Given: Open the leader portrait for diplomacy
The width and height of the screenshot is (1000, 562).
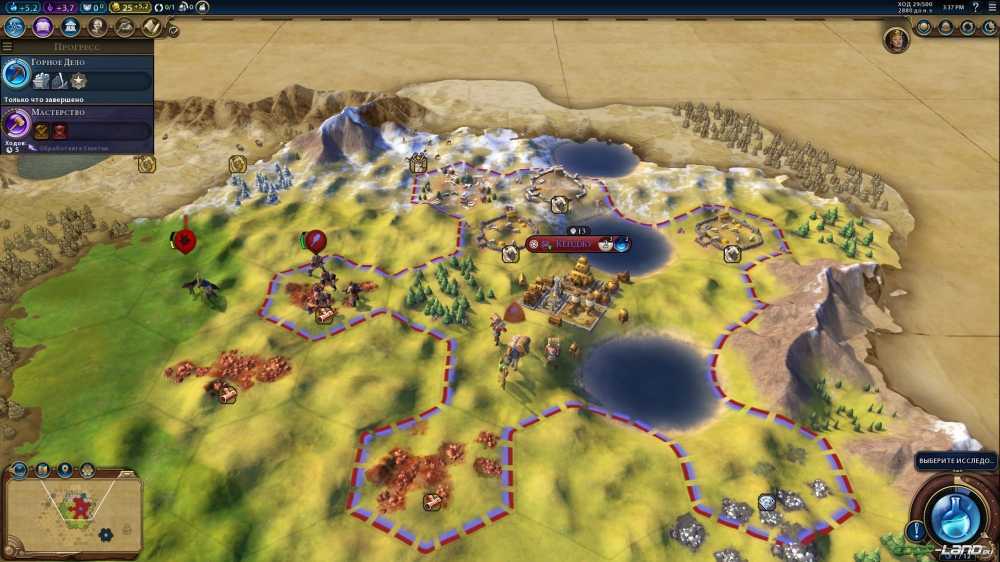Looking at the screenshot, I should click(896, 41).
